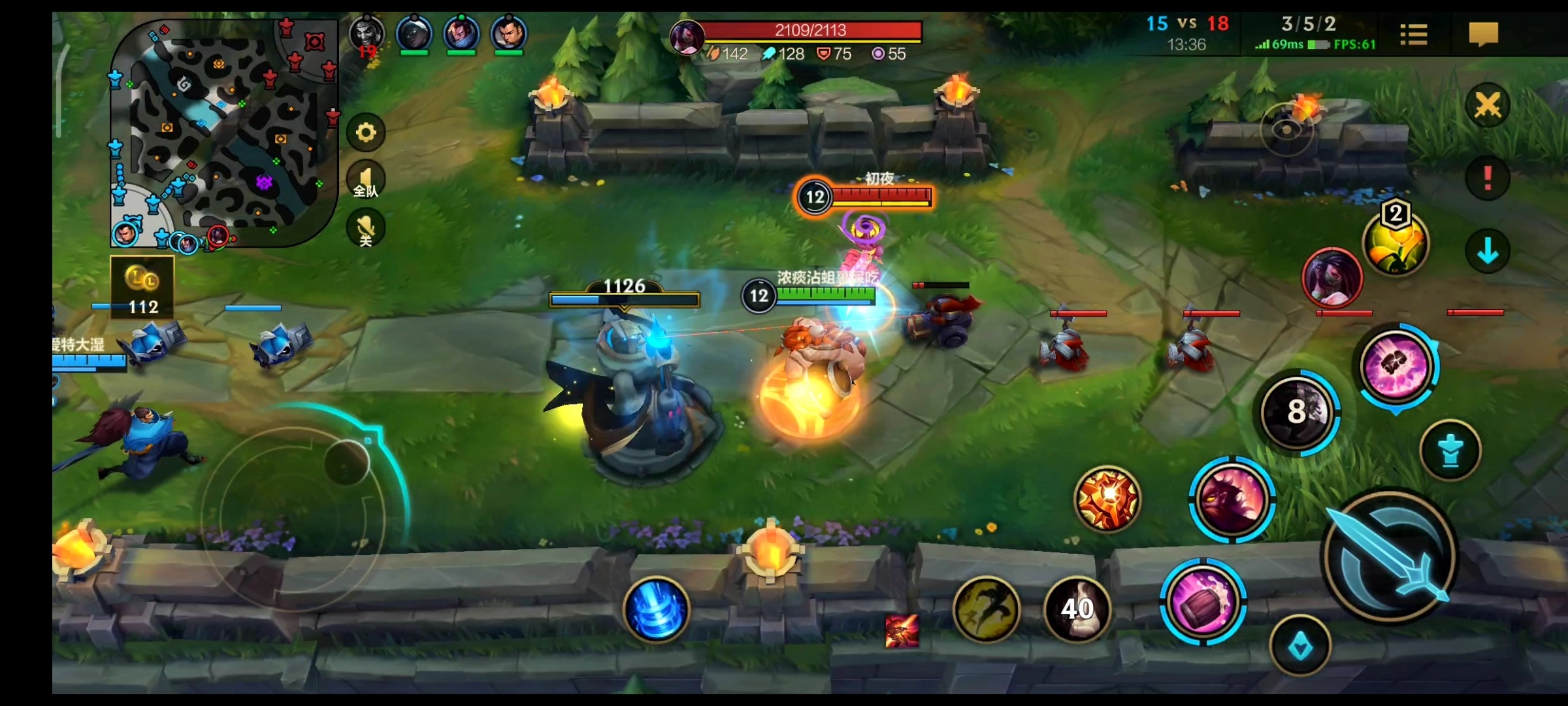This screenshot has width=1568, height=706.
Task: Toggle the muted microphone button
Action: pos(366,229)
